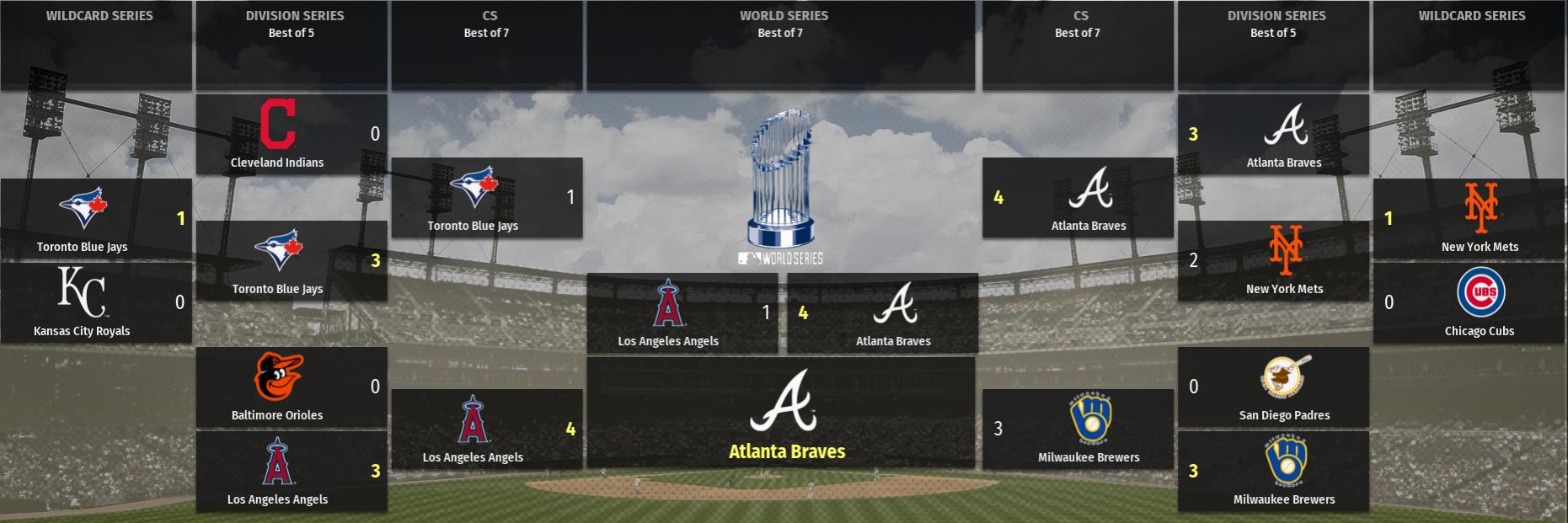Screen dimensions: 1568x523
Task: Choose the Los Angeles Angels Division Series tile
Action: click(292, 472)
